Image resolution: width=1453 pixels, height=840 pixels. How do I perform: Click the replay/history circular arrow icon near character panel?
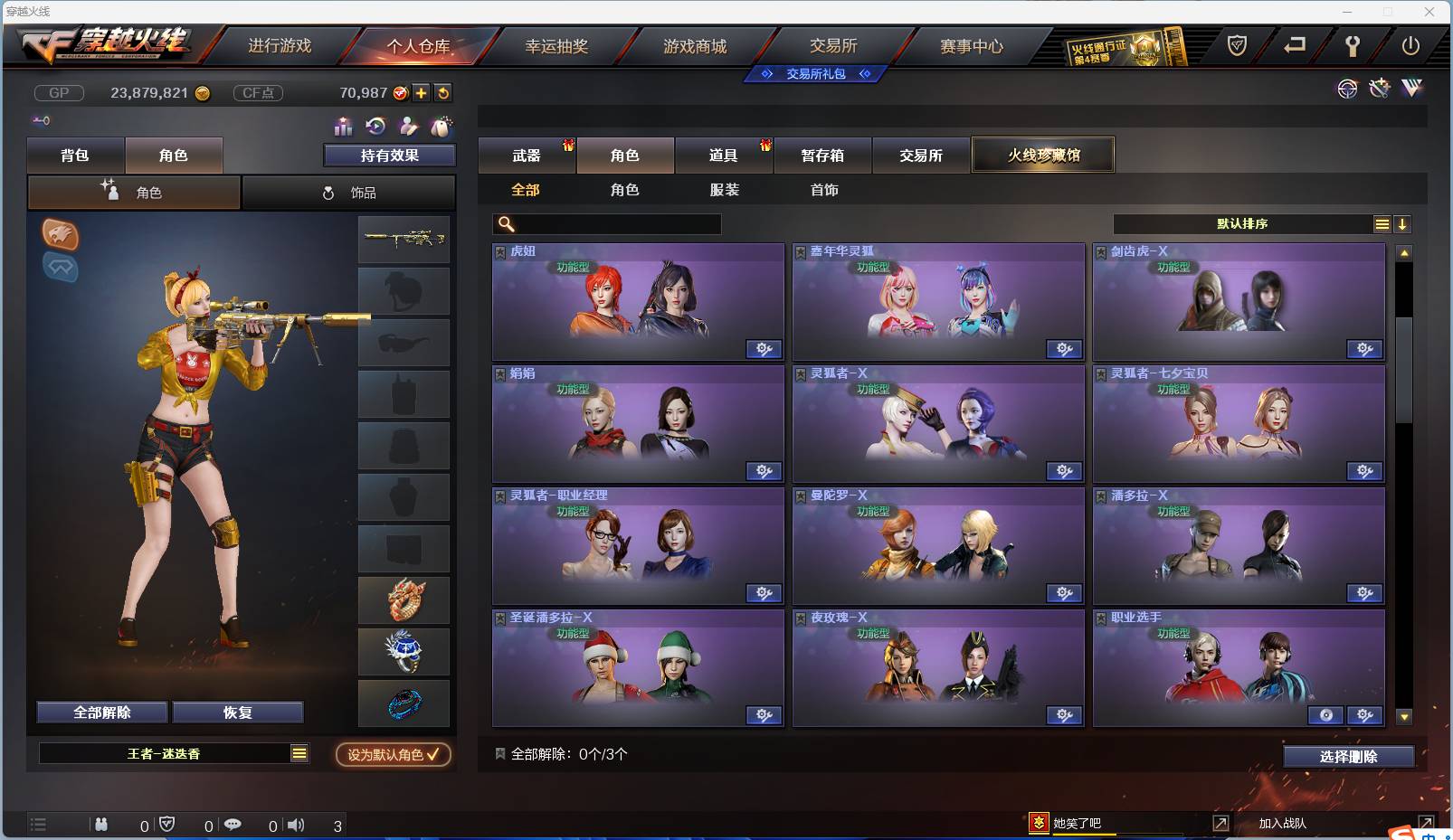tap(375, 127)
